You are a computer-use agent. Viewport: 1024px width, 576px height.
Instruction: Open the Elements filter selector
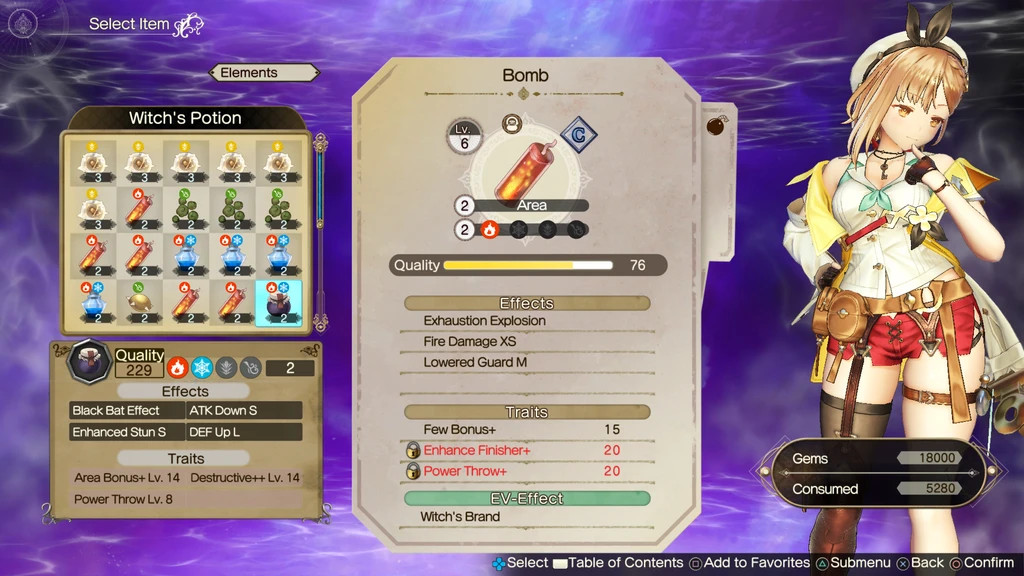click(264, 73)
